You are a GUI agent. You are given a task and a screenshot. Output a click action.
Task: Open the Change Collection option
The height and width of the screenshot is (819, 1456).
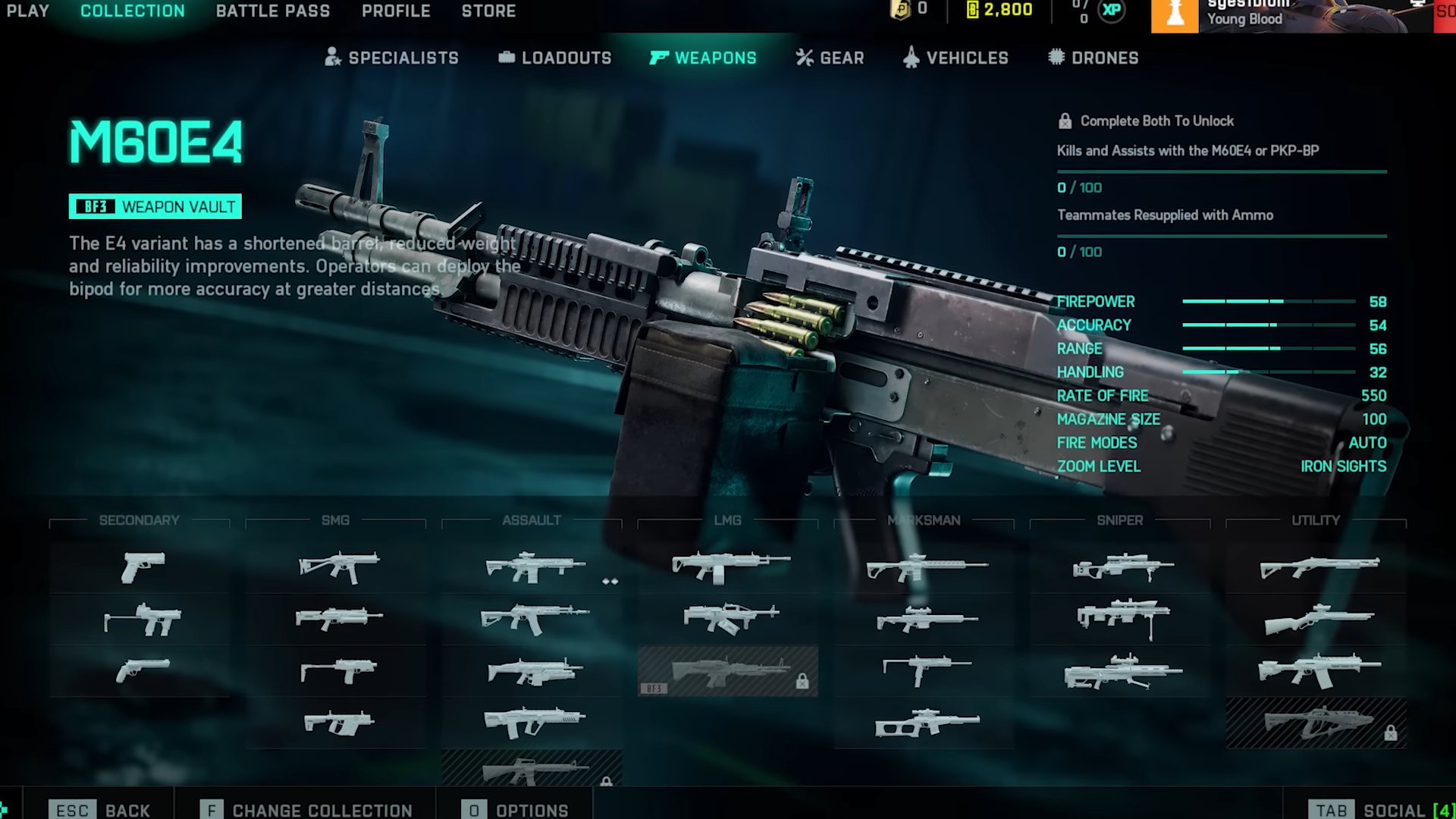coord(307,810)
